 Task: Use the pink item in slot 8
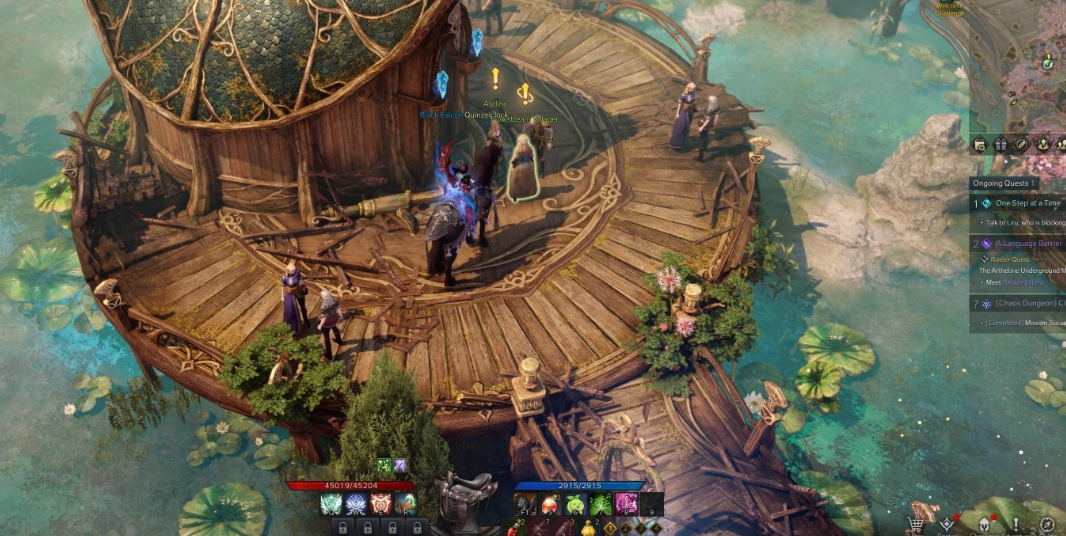pyautogui.click(x=626, y=504)
